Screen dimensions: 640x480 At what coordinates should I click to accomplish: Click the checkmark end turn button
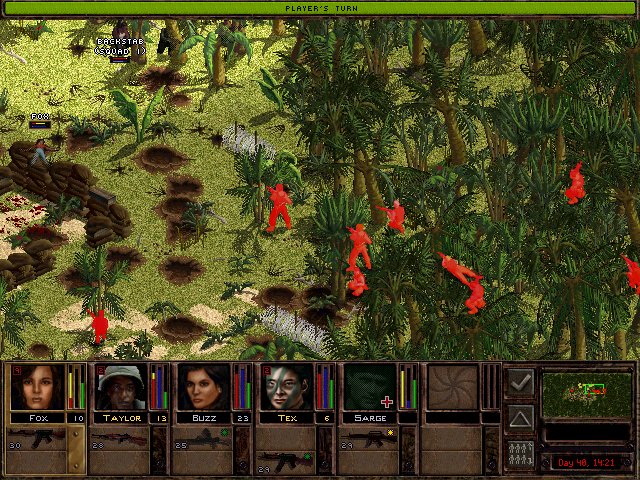click(520, 382)
